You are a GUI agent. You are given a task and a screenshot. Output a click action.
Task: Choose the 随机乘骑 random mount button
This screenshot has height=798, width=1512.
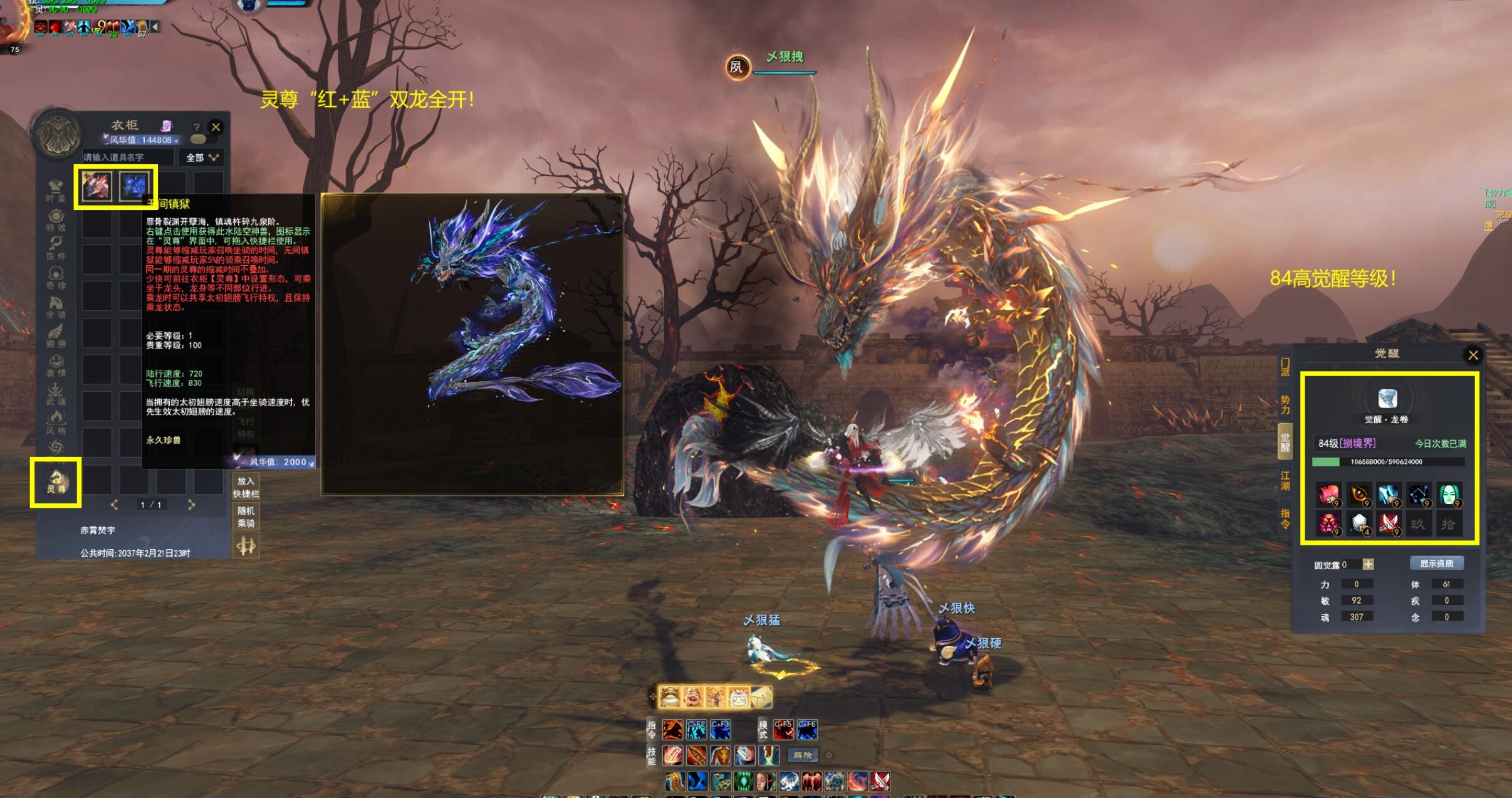point(246,517)
